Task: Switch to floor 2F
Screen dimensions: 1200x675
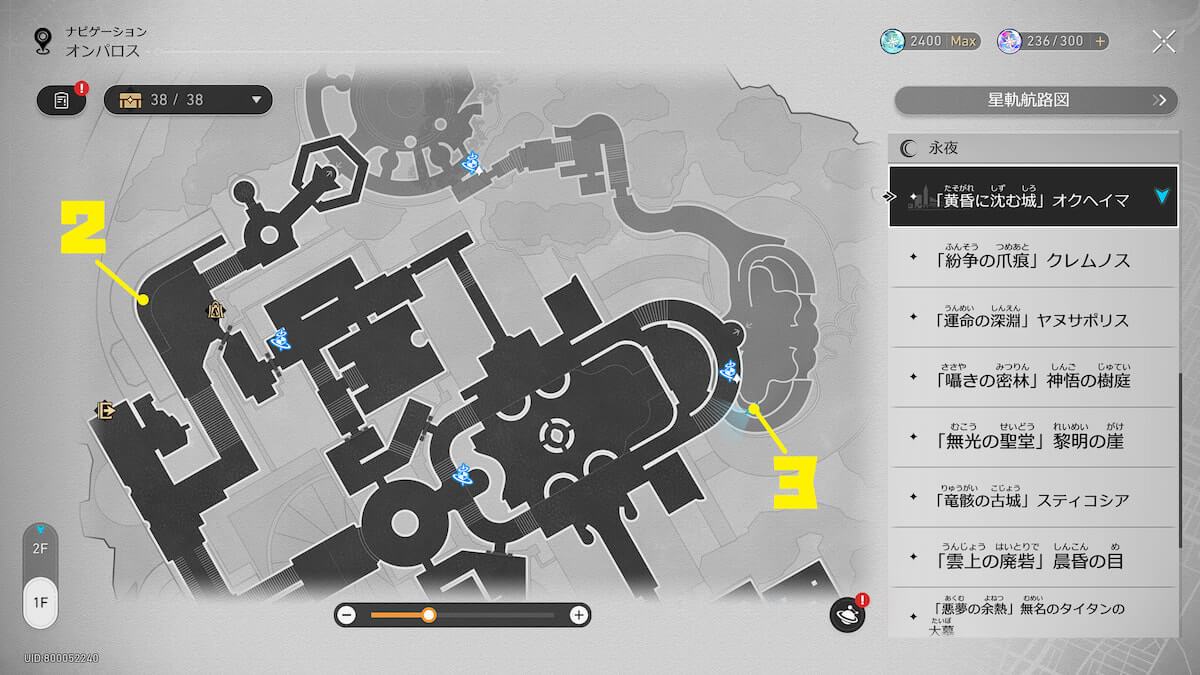Action: tap(40, 548)
